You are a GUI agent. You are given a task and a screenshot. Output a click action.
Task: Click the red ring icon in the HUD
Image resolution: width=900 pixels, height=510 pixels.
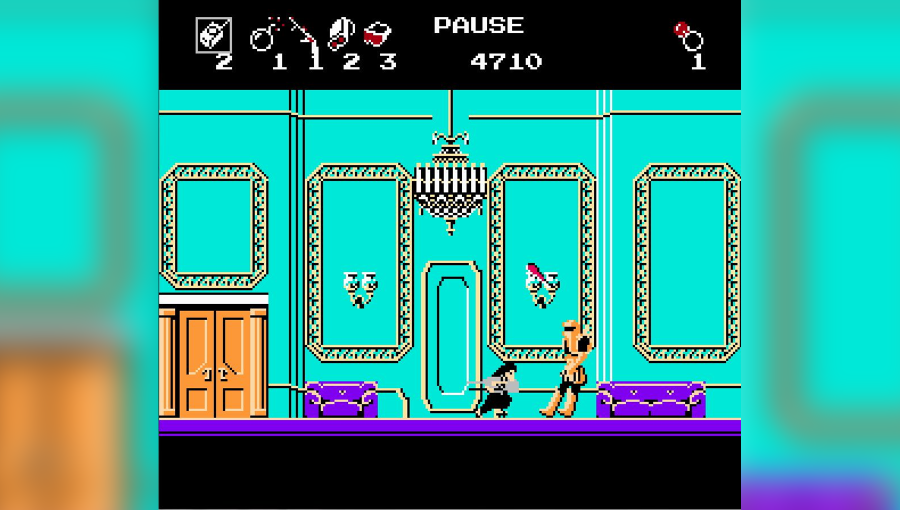[x=688, y=35]
